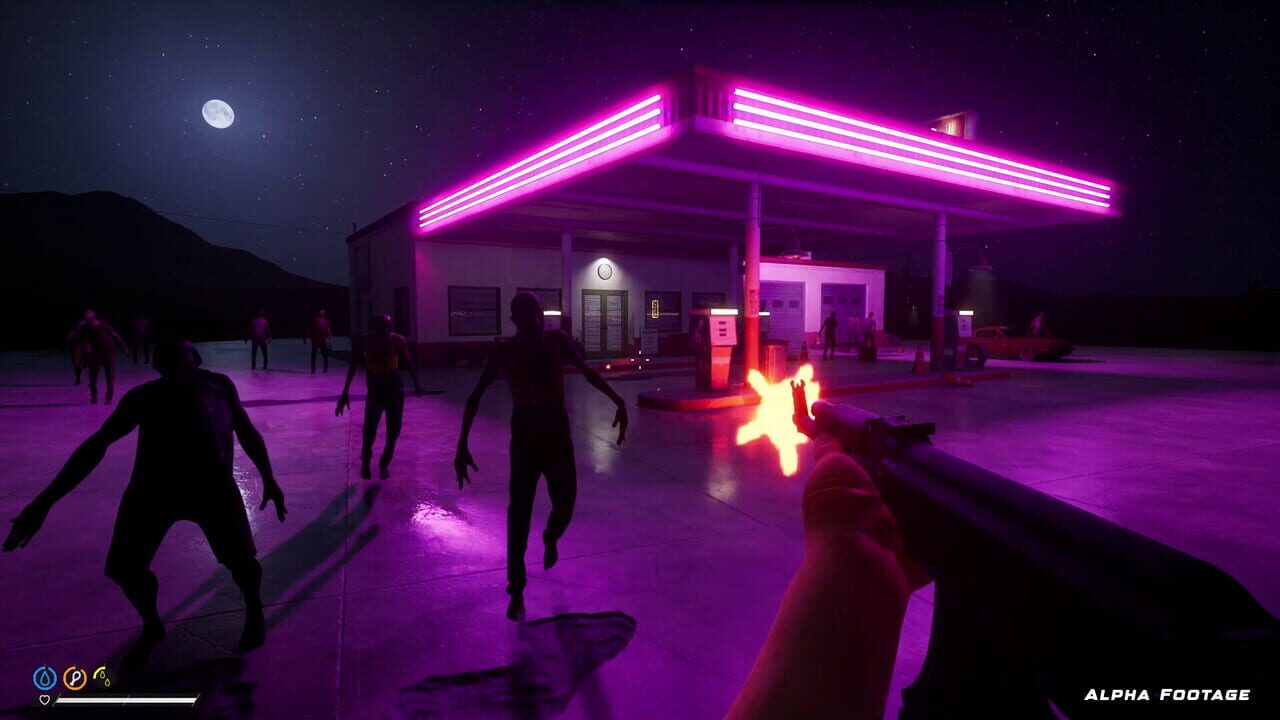Click the right garage door
Screen dimensions: 1280x720
point(843,308)
